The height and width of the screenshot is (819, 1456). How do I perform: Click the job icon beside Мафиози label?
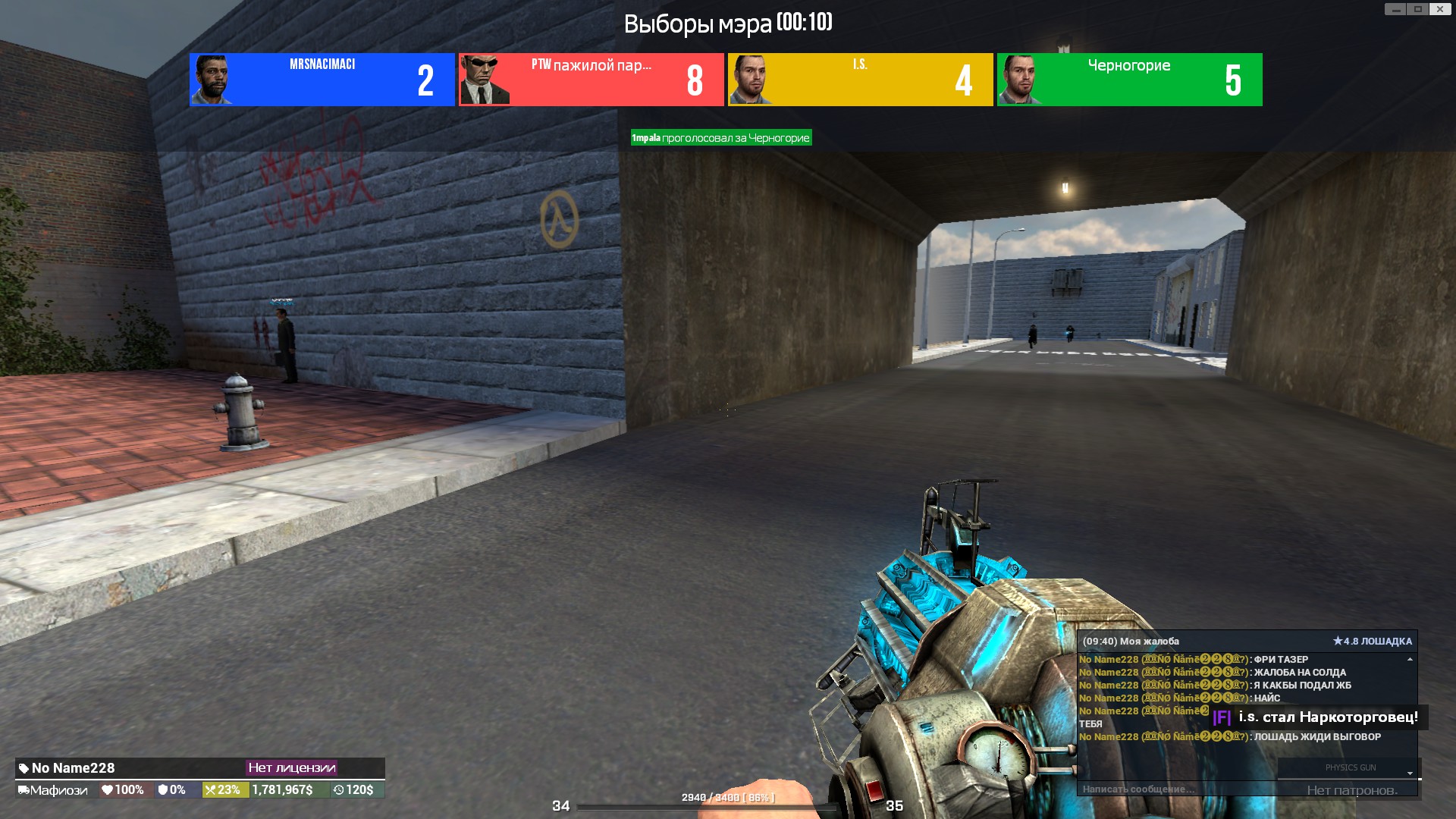tap(25, 790)
